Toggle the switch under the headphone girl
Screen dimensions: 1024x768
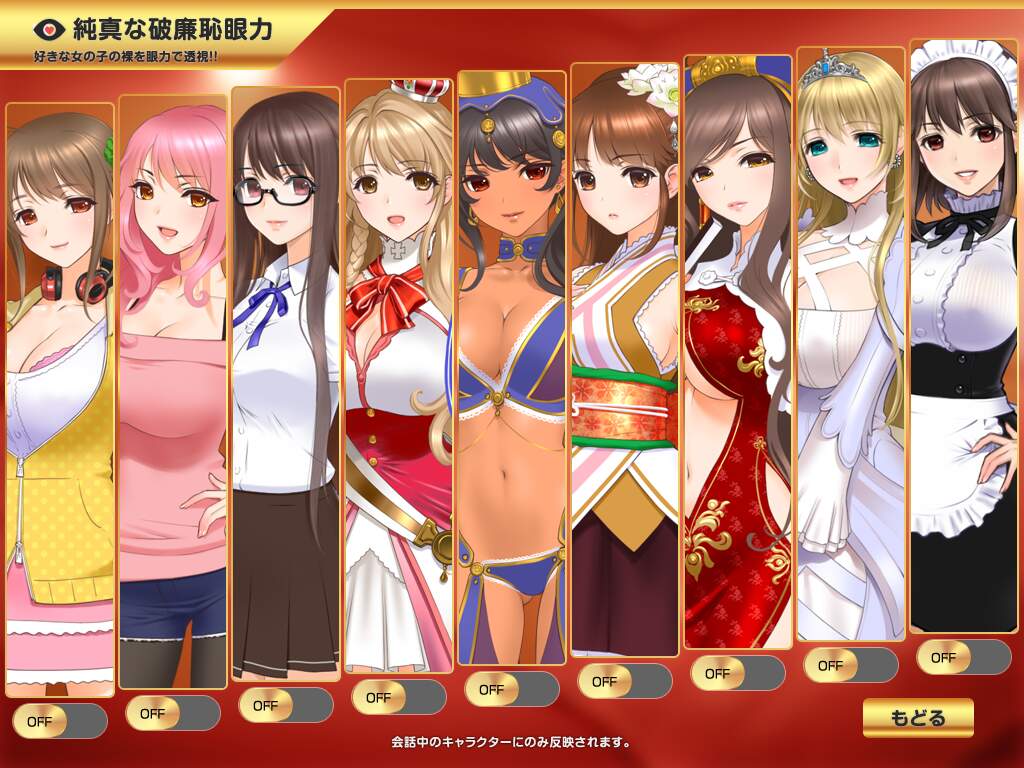[60, 721]
